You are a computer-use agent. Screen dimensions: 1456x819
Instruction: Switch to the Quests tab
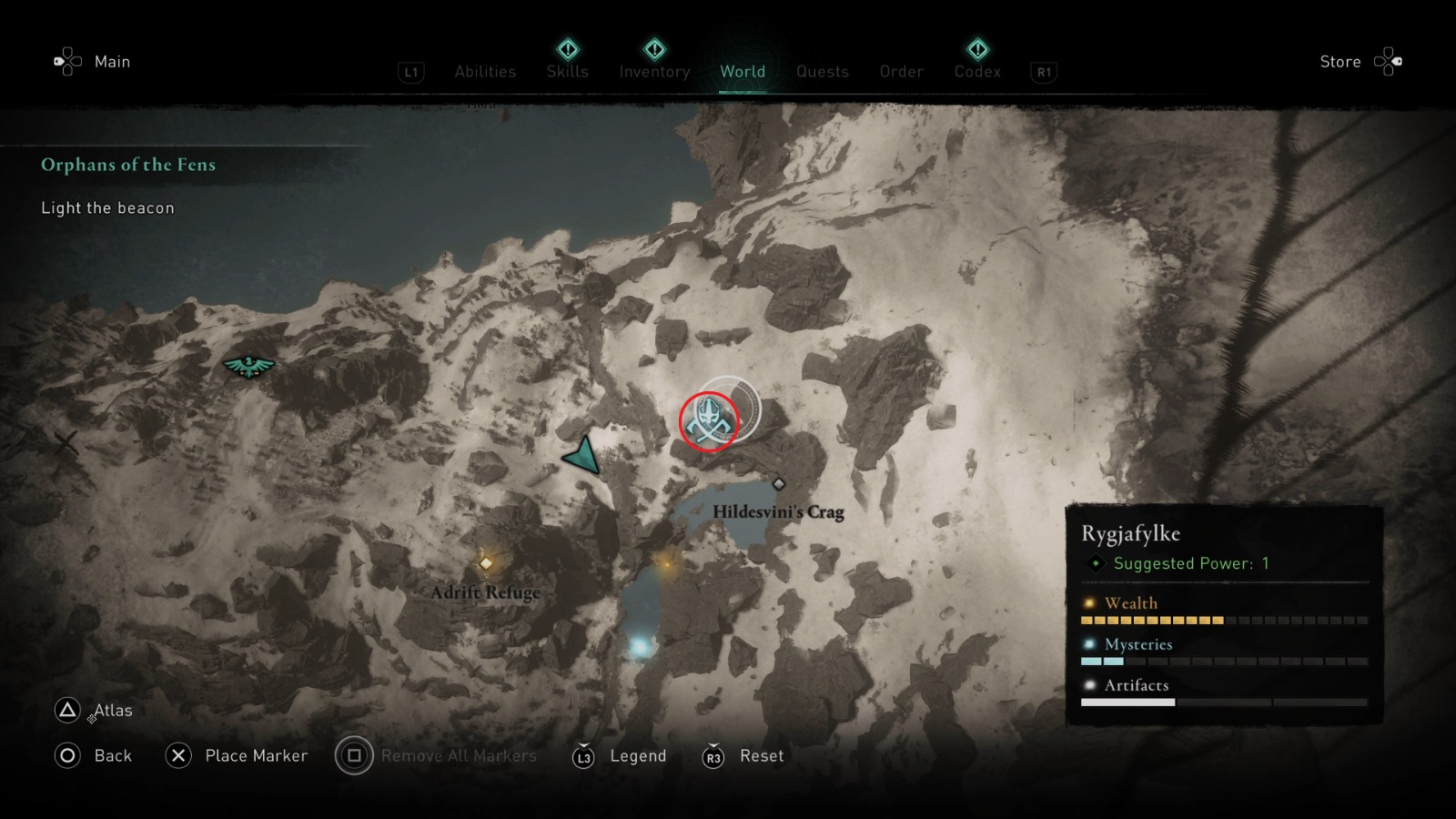822,71
